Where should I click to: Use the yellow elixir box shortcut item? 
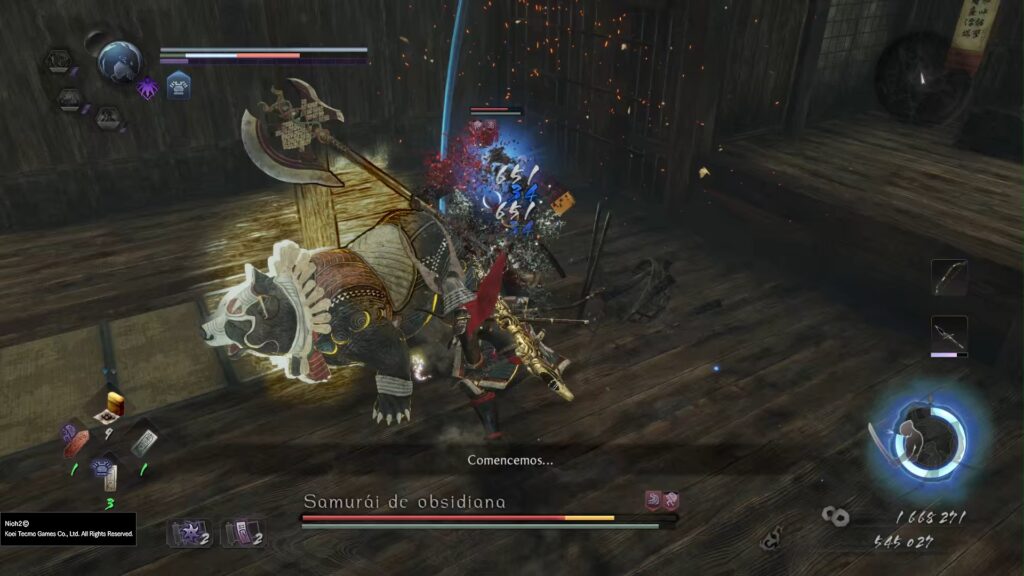pos(112,407)
